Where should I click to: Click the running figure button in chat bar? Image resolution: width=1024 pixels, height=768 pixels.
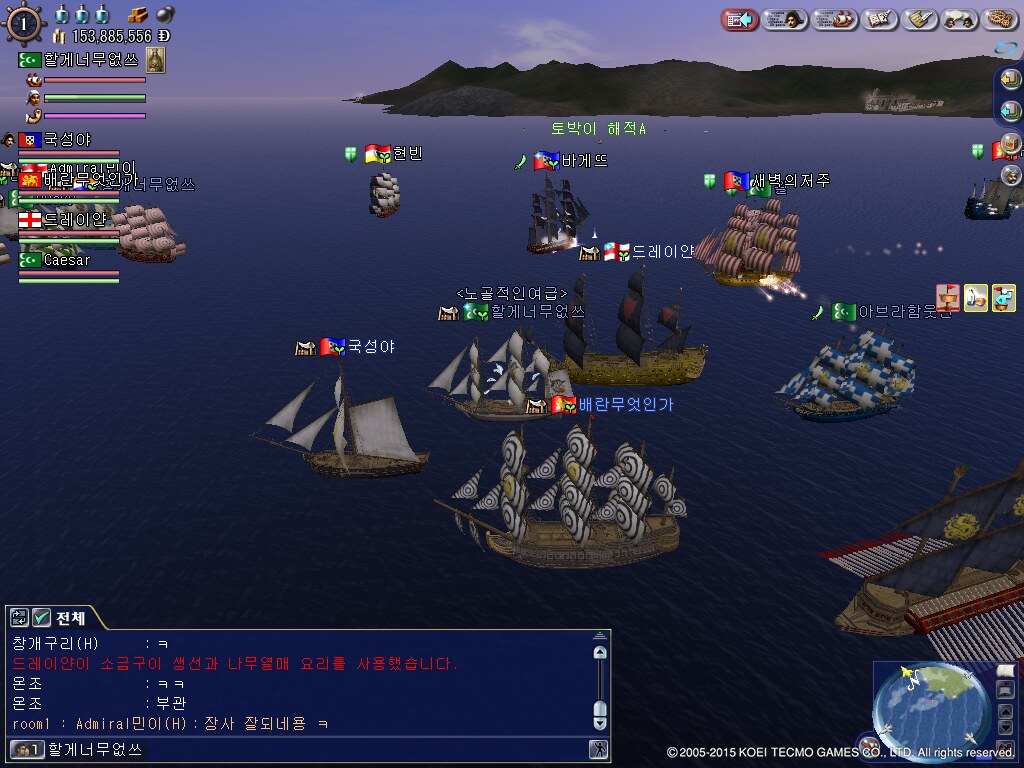[x=598, y=749]
